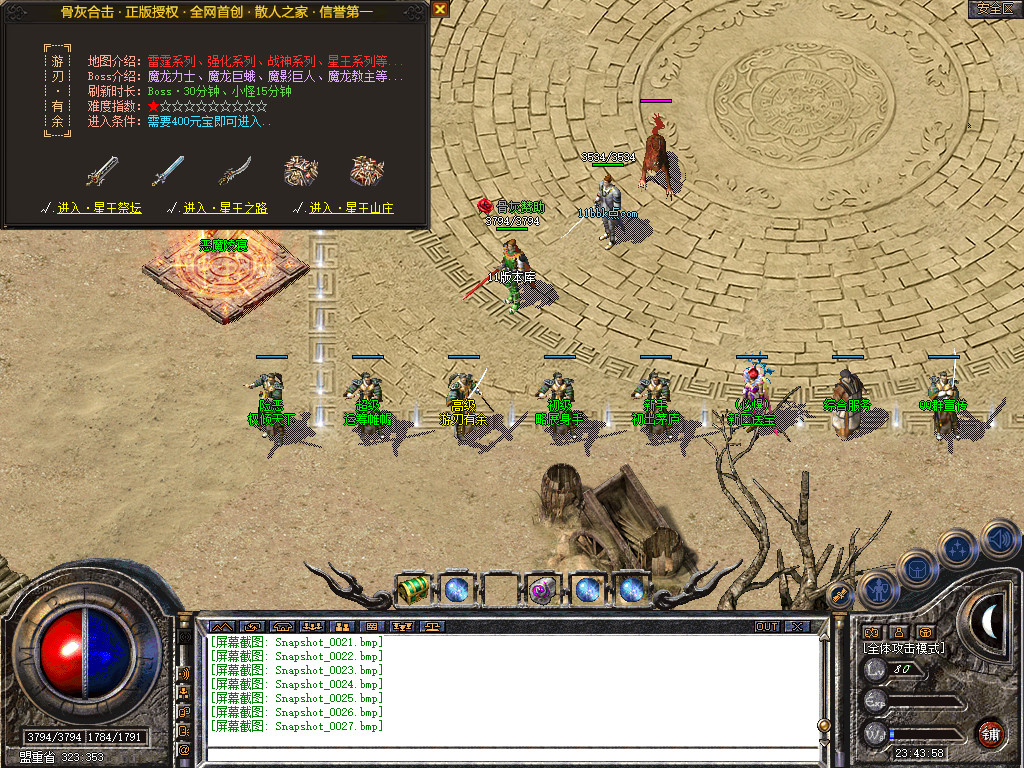The image size is (1024, 768).
Task: Switch the 全体攻击模式 attack mode label
Action: 905,648
